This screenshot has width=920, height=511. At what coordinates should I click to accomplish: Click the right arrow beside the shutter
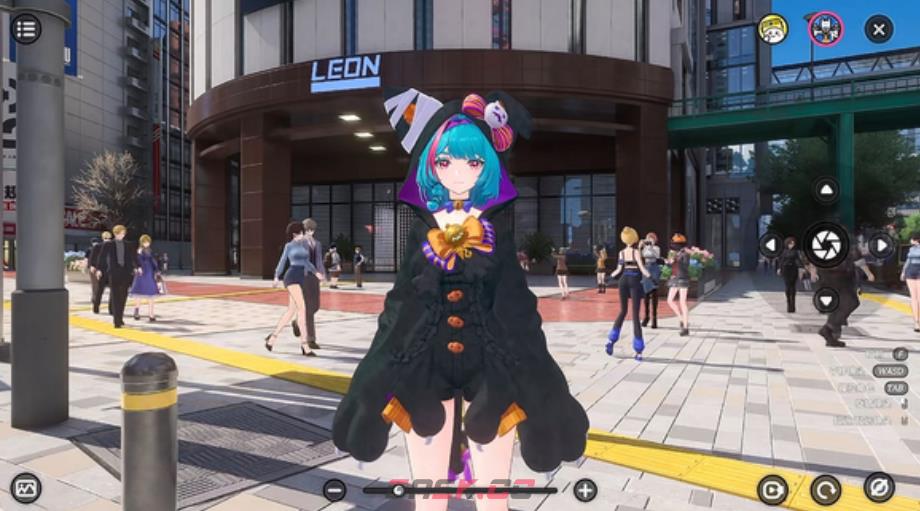pyautogui.click(x=881, y=244)
